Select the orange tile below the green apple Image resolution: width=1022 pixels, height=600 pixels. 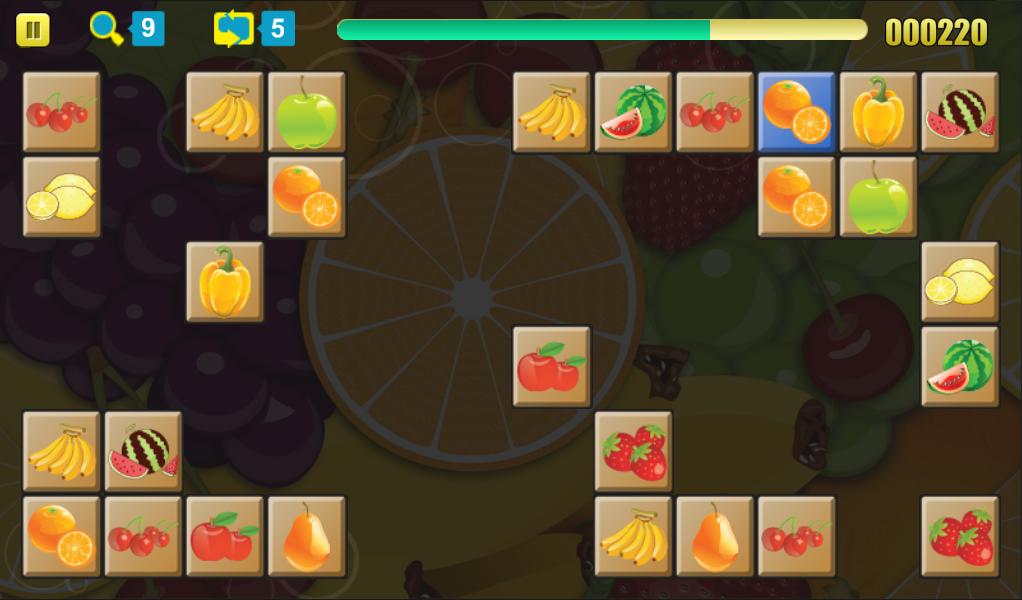pyautogui.click(x=306, y=197)
